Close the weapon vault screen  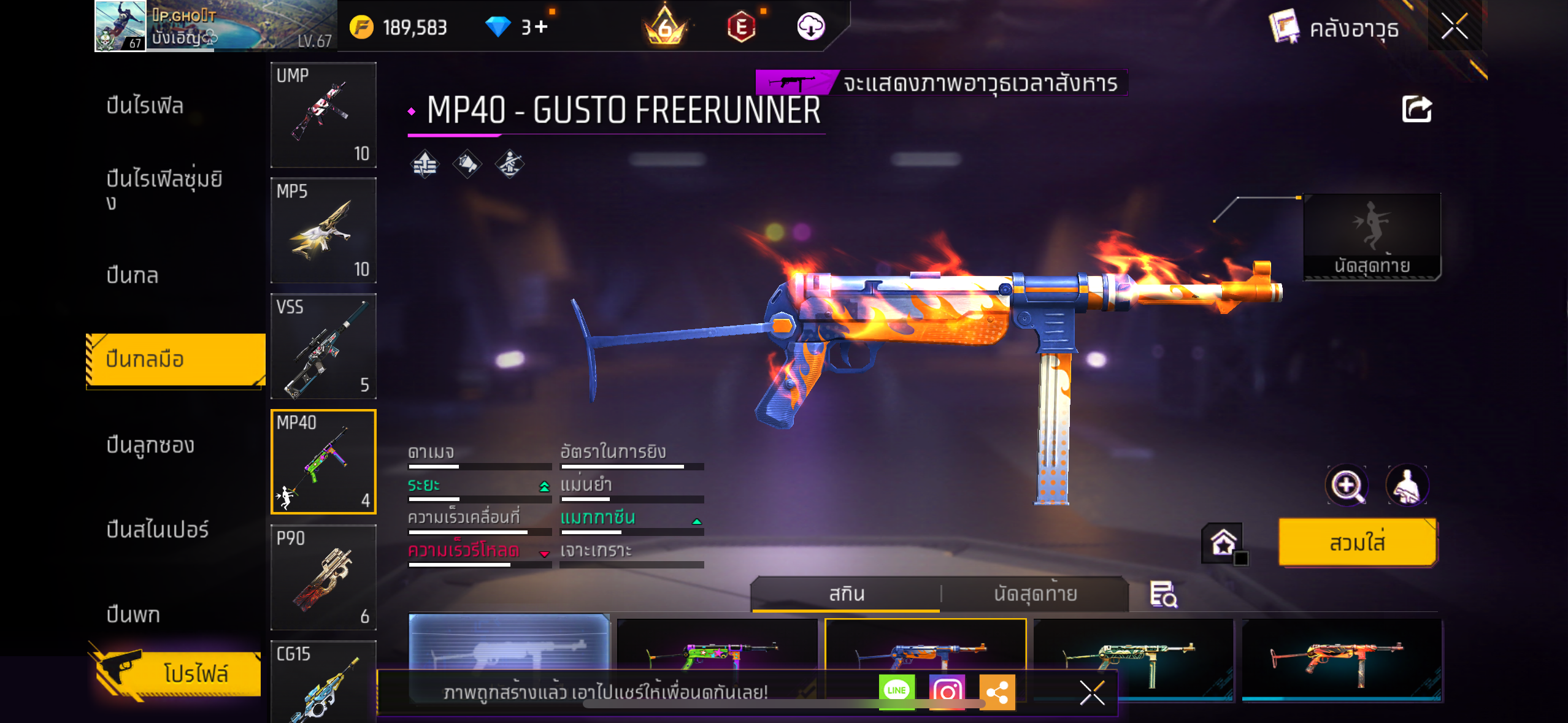pos(1454,26)
